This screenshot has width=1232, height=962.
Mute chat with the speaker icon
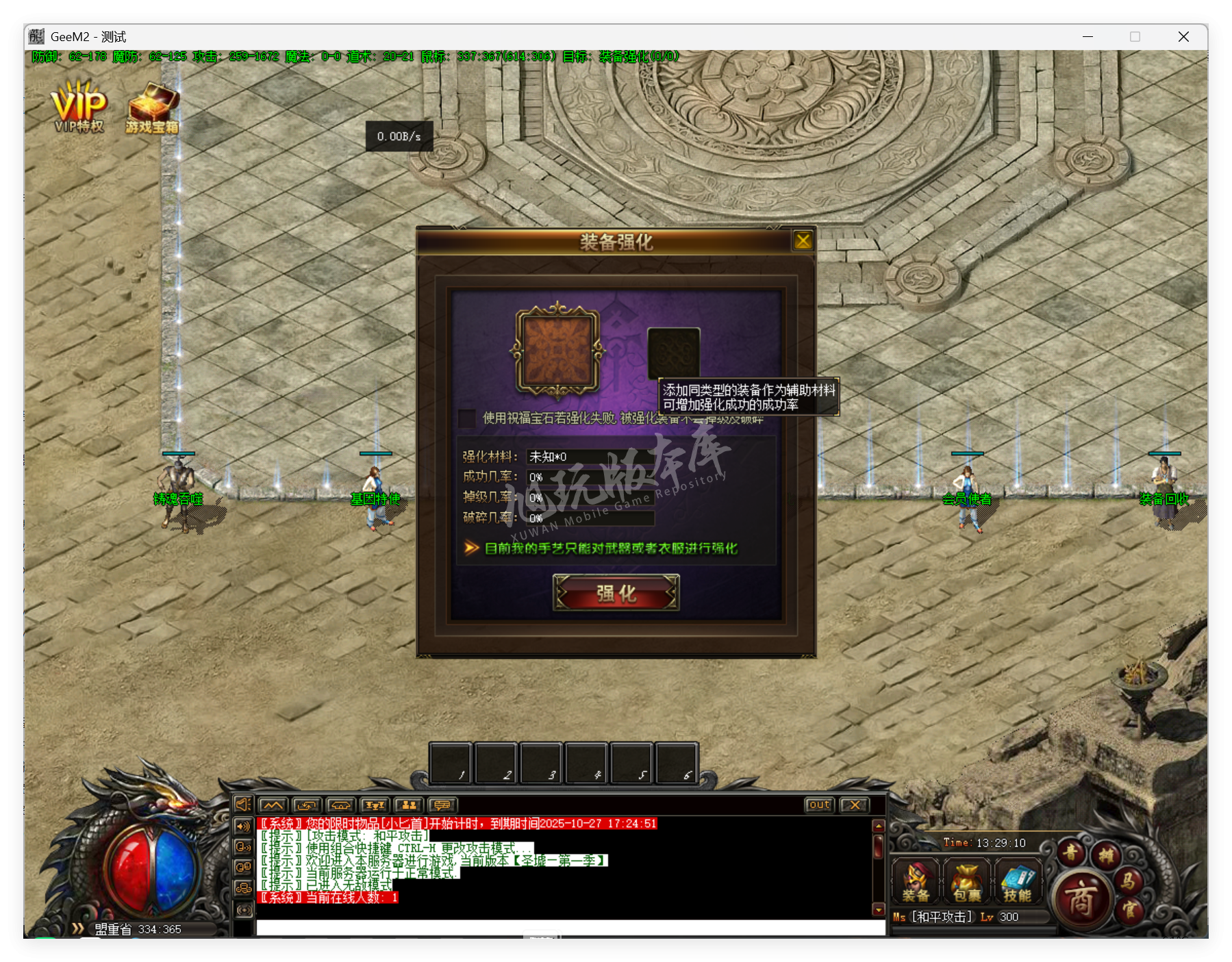click(243, 805)
